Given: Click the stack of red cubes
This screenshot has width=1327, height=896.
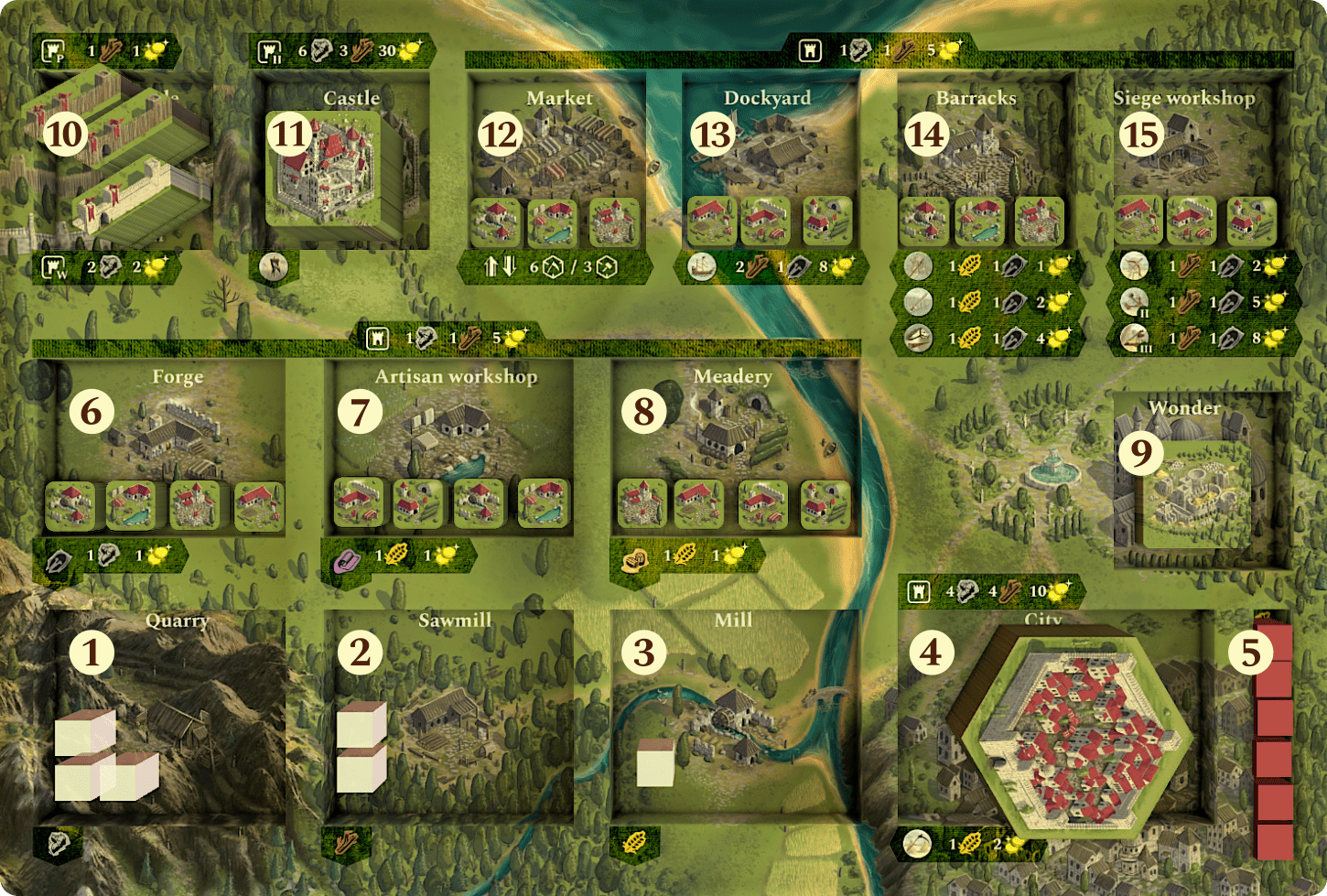Looking at the screenshot, I should 1273,741.
